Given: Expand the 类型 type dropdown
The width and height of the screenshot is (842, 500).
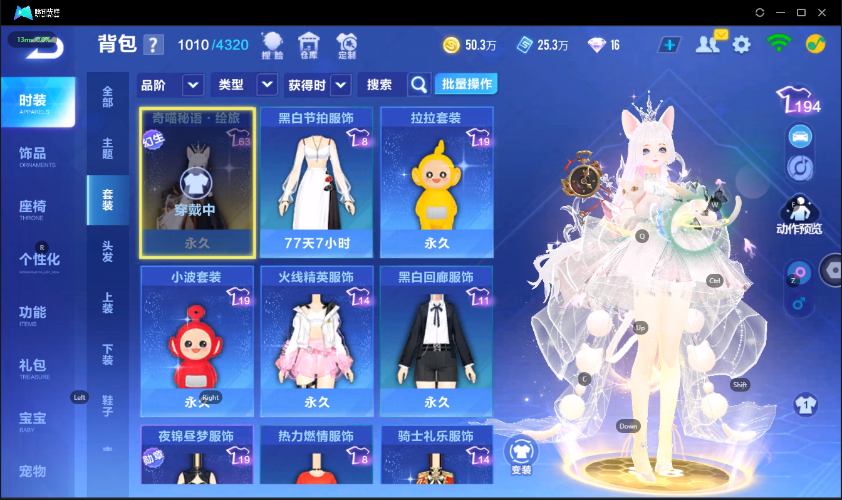Looking at the screenshot, I should 267,85.
